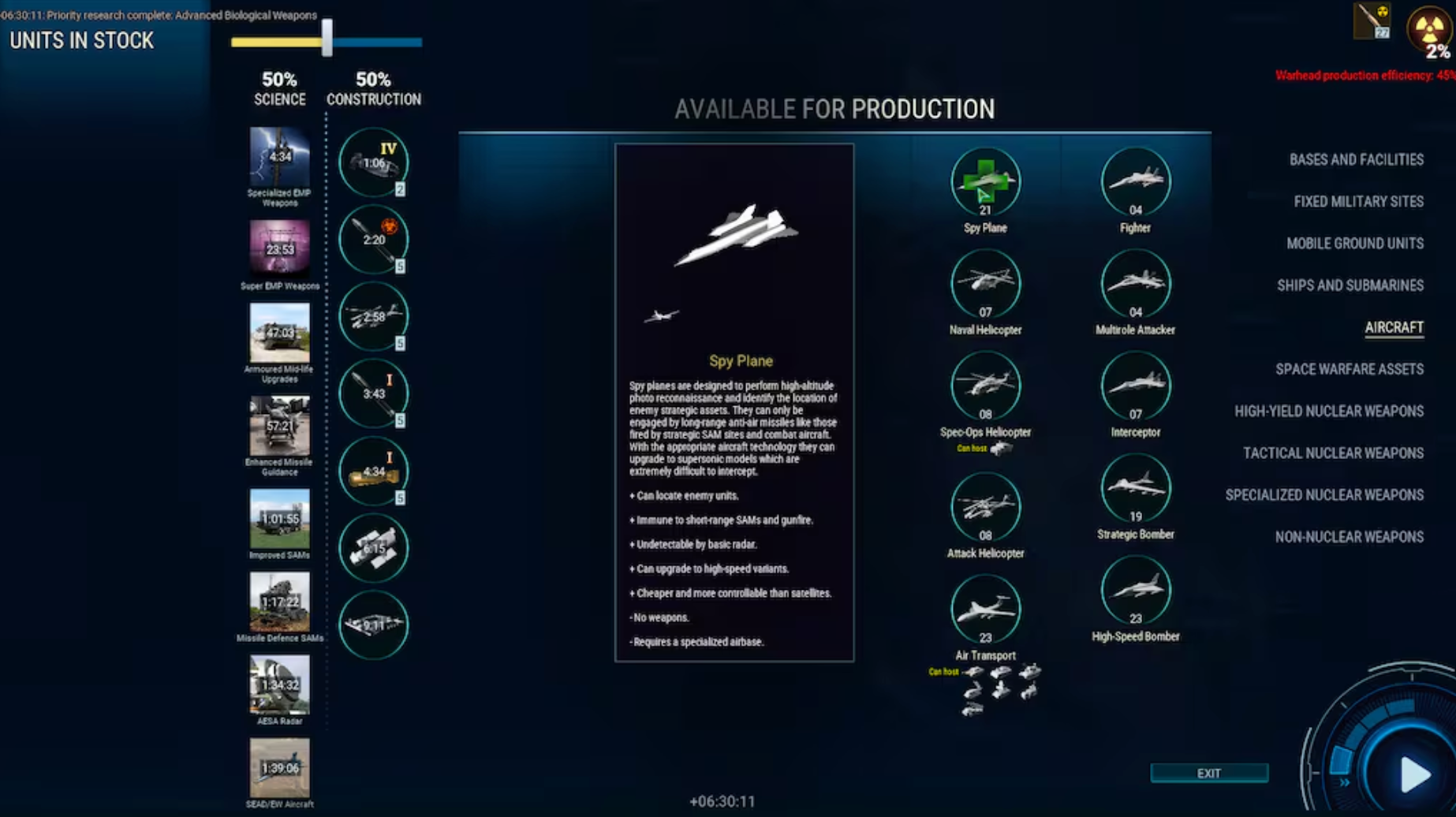Click the double-chevron beside the bottom-right dial

coord(1345,783)
